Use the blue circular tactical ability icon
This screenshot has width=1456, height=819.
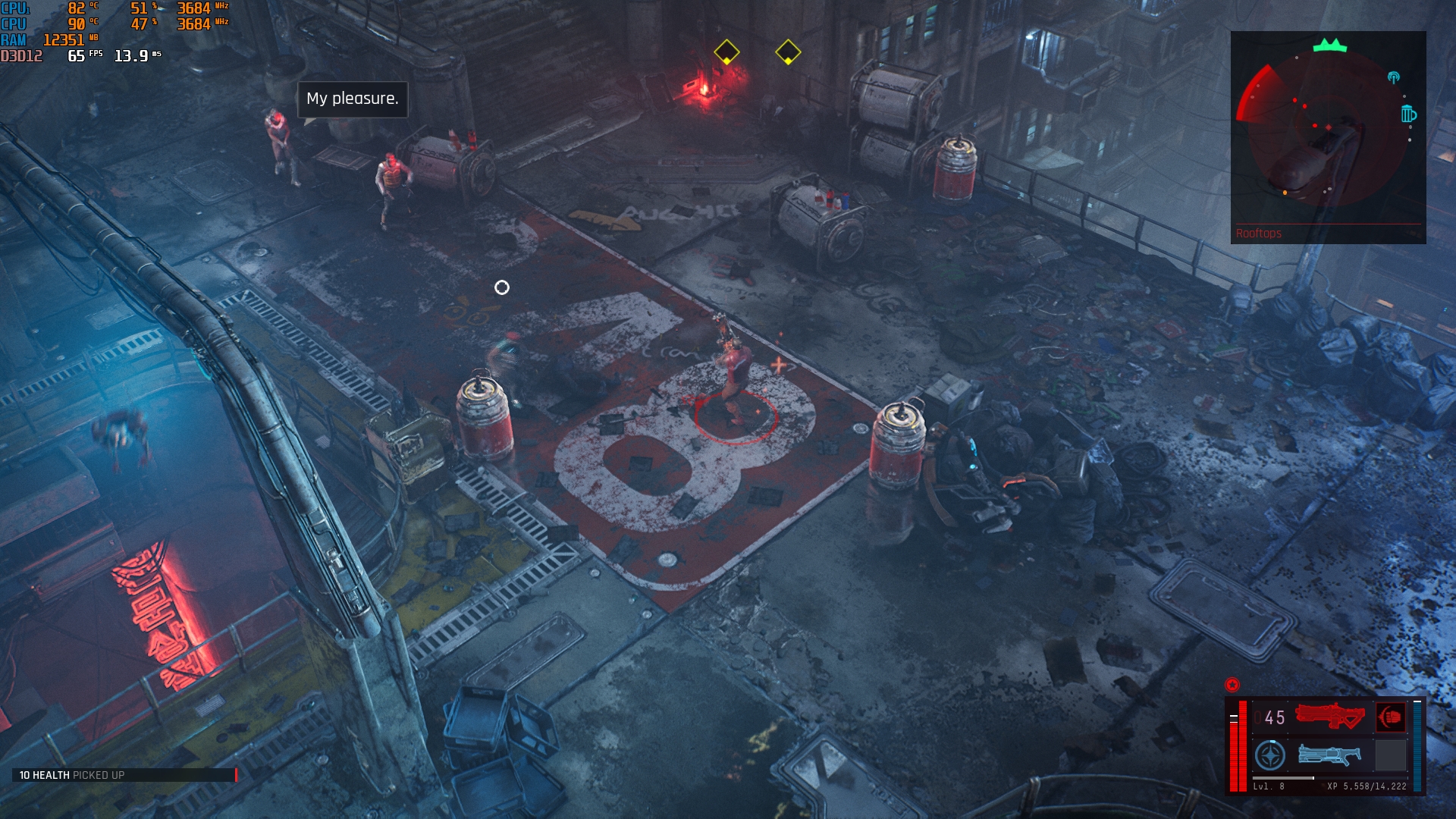[x=1270, y=755]
